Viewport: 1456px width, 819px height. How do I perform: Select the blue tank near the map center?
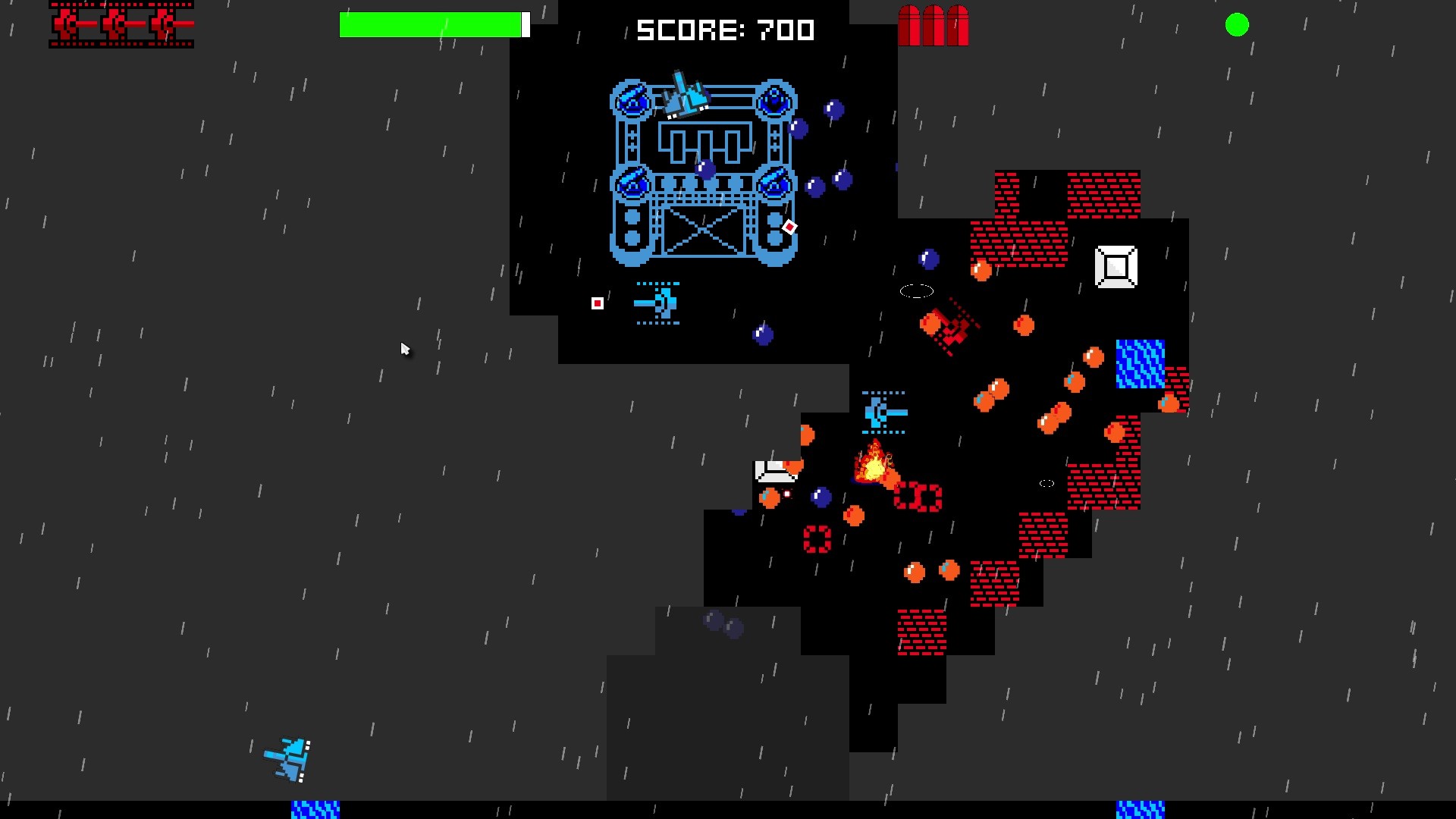[x=882, y=412]
